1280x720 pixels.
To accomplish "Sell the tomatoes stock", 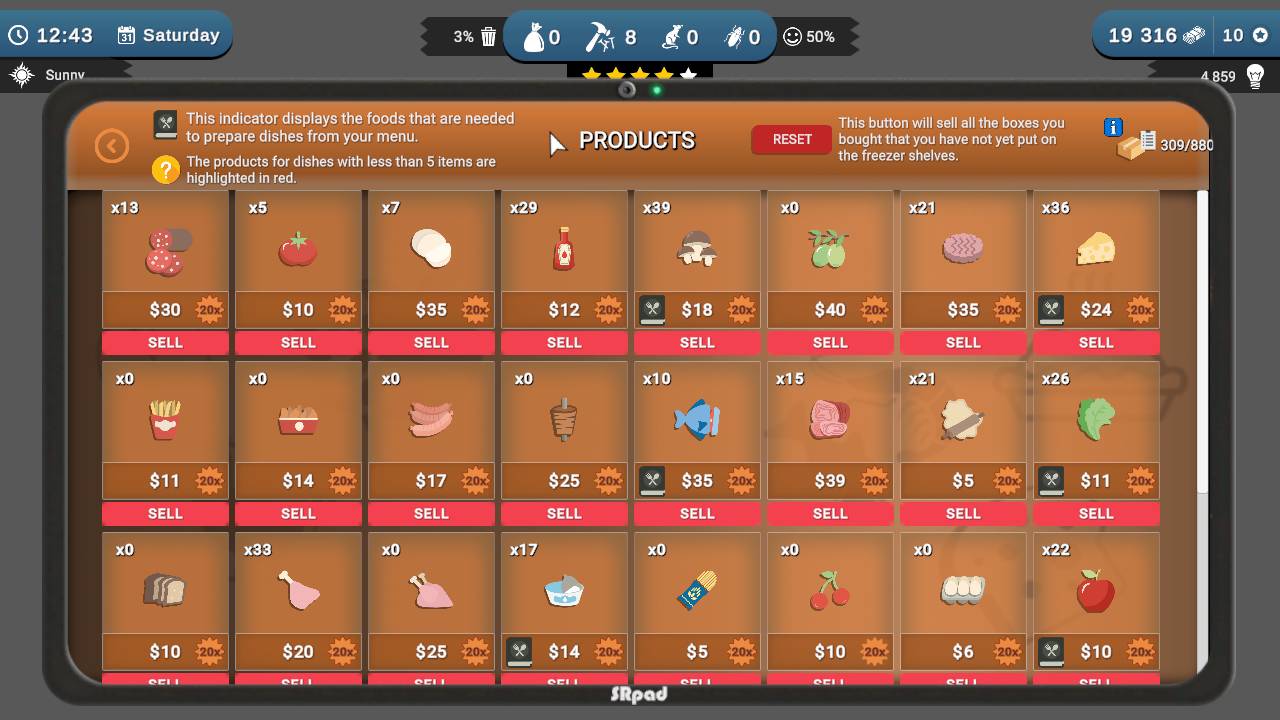I will click(298, 342).
